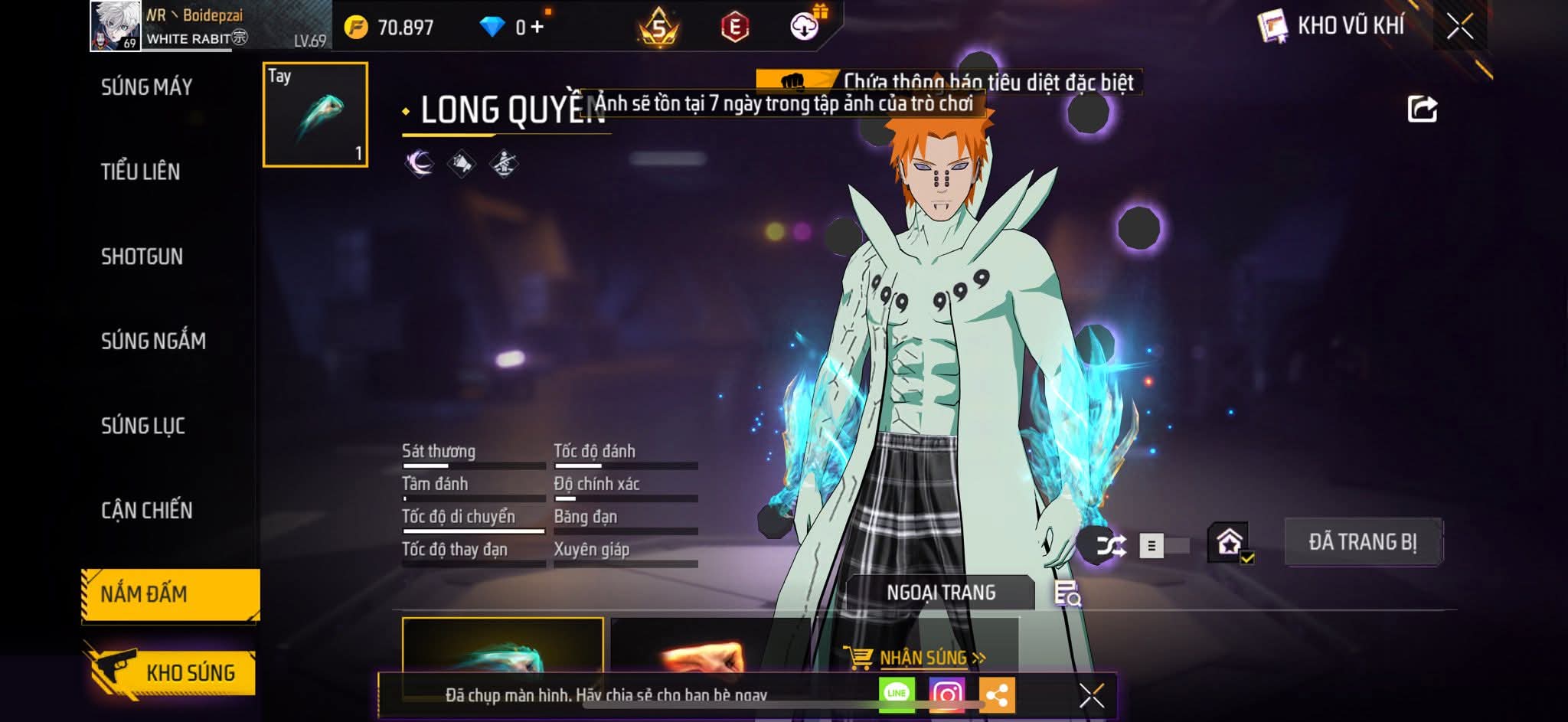This screenshot has width=1568, height=722.
Task: Show the SÚNG LỤC weapons
Action: [x=142, y=426]
